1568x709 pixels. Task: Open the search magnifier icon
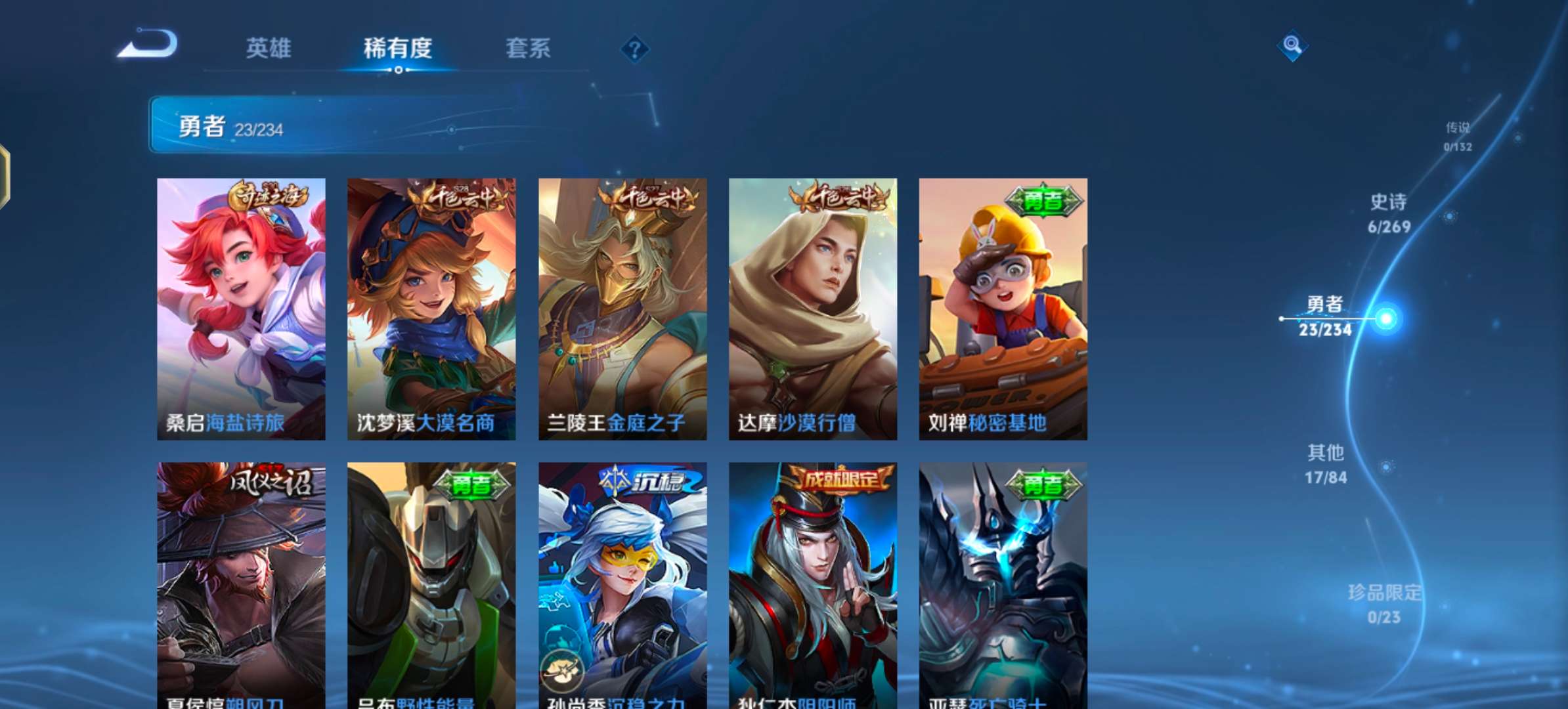1292,46
